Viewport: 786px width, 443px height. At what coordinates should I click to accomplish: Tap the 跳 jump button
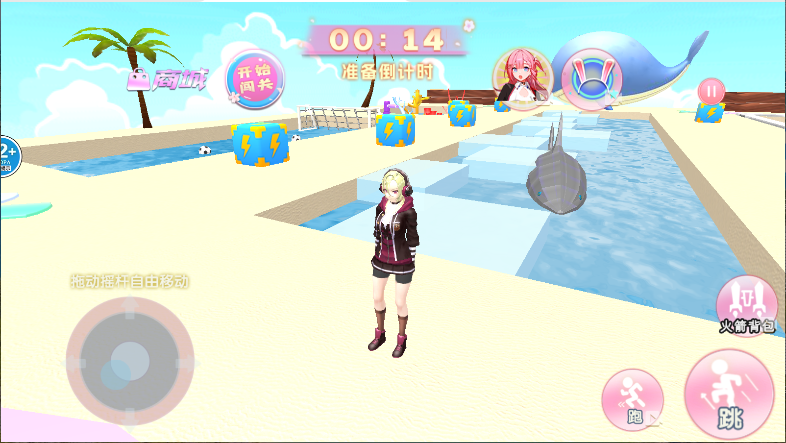tap(730, 394)
